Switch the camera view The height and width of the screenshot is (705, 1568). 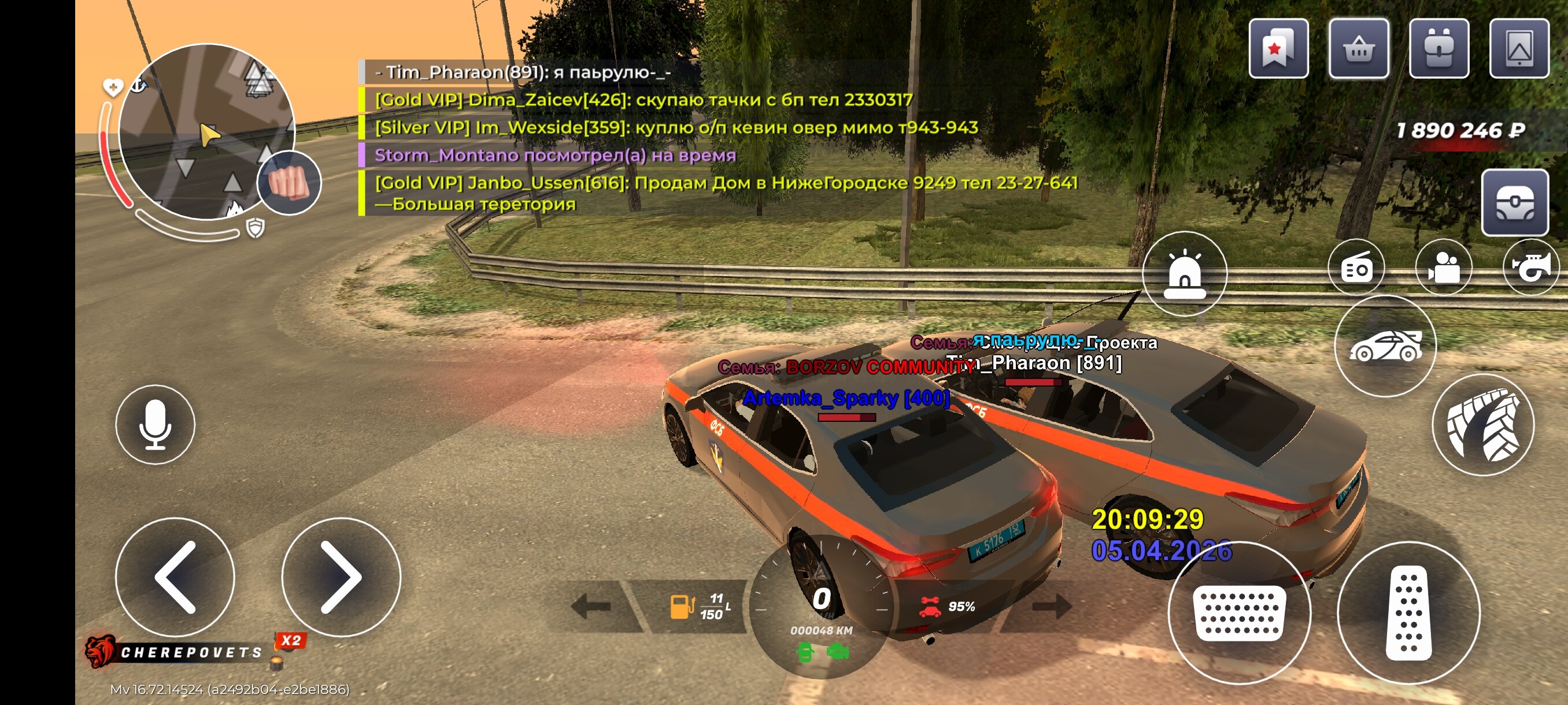tap(1443, 268)
